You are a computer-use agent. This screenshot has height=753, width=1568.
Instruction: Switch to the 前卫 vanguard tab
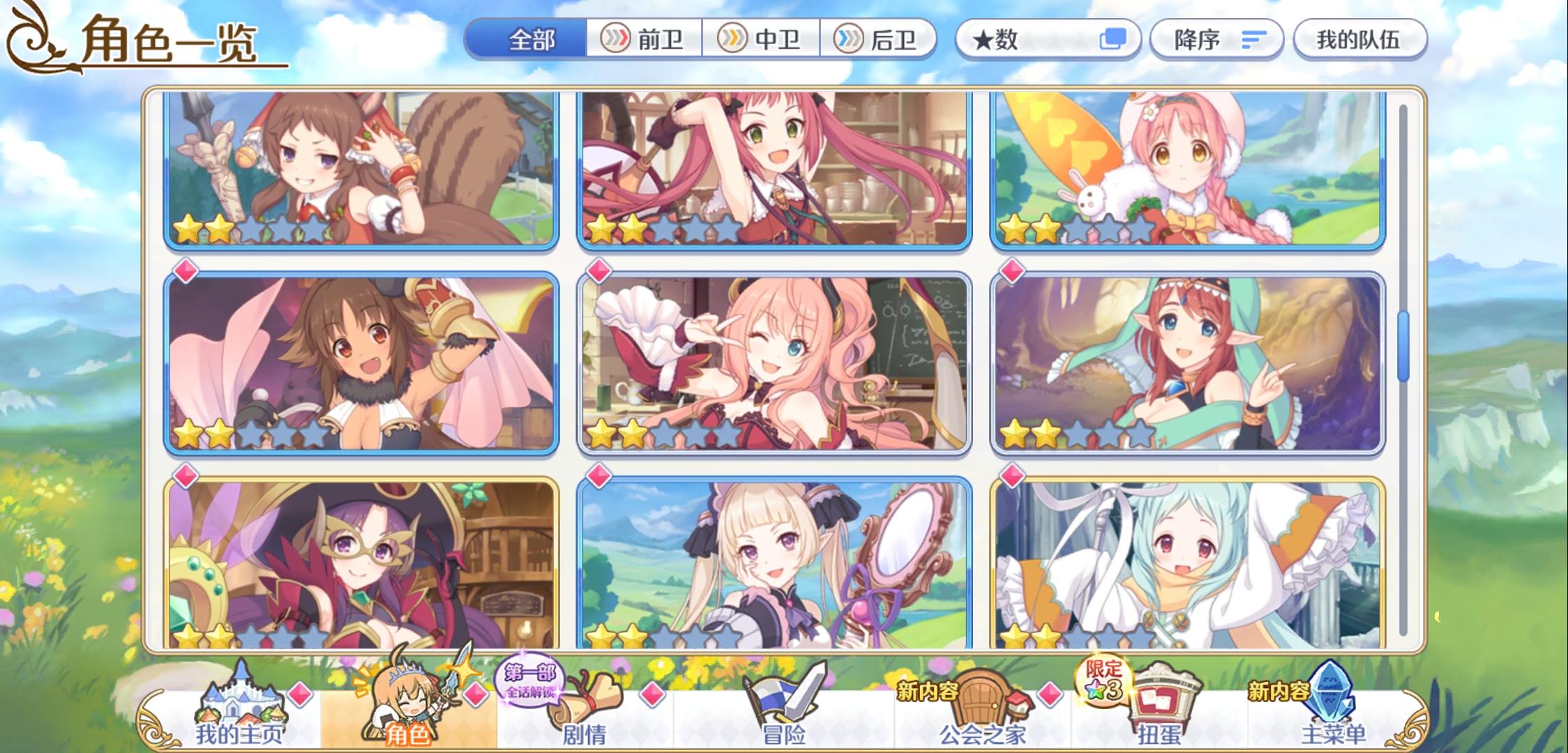(x=649, y=40)
